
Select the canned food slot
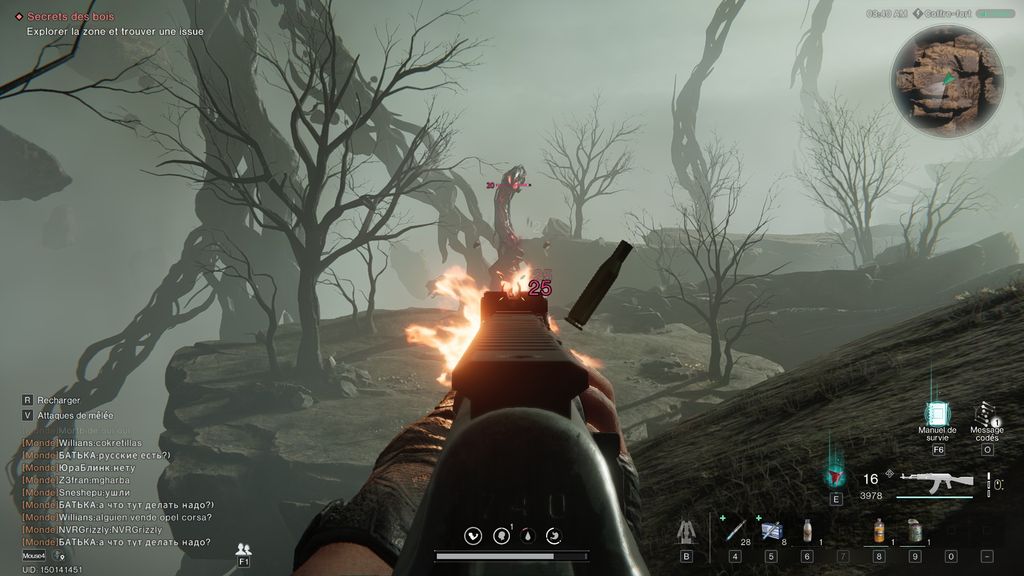[914, 530]
